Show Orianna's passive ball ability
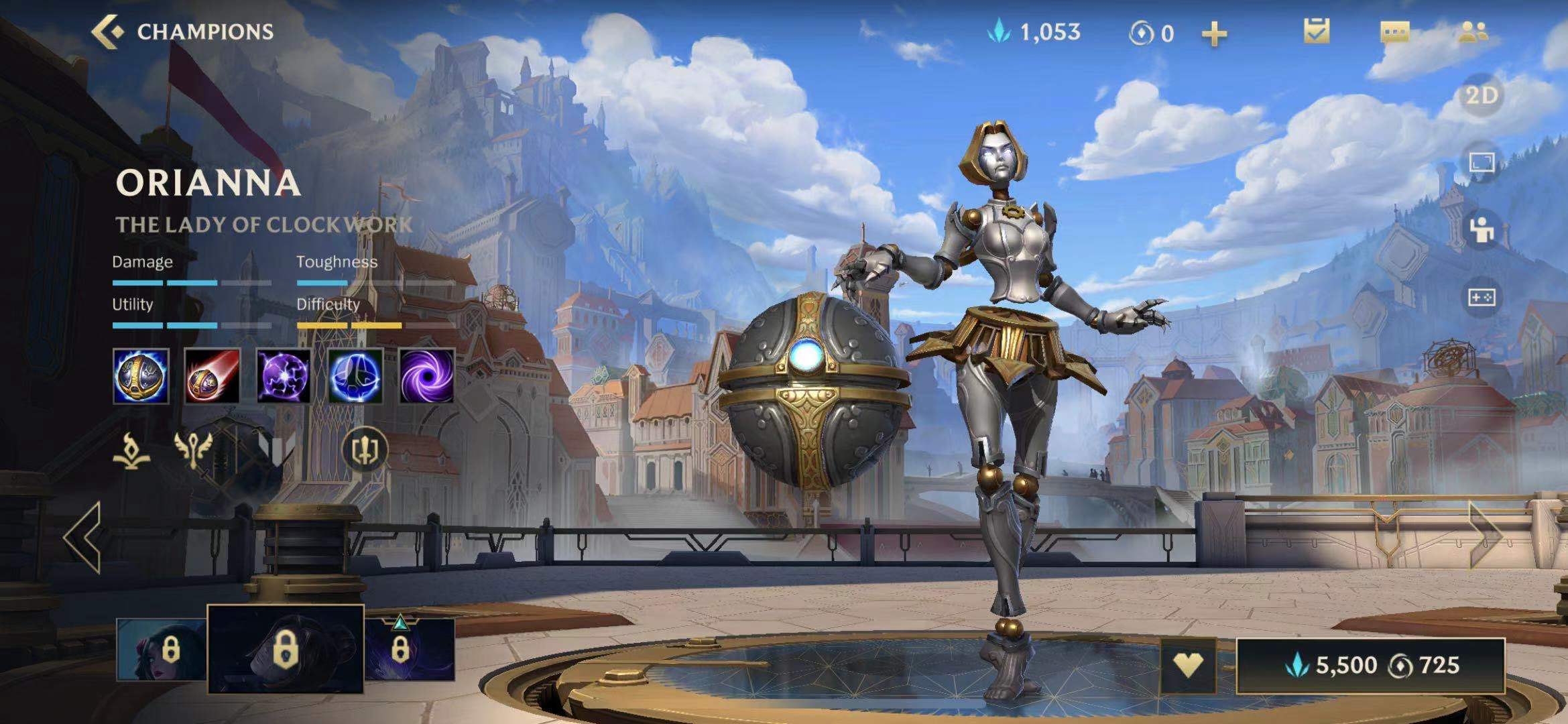Viewport: 1568px width, 724px height. coord(141,376)
